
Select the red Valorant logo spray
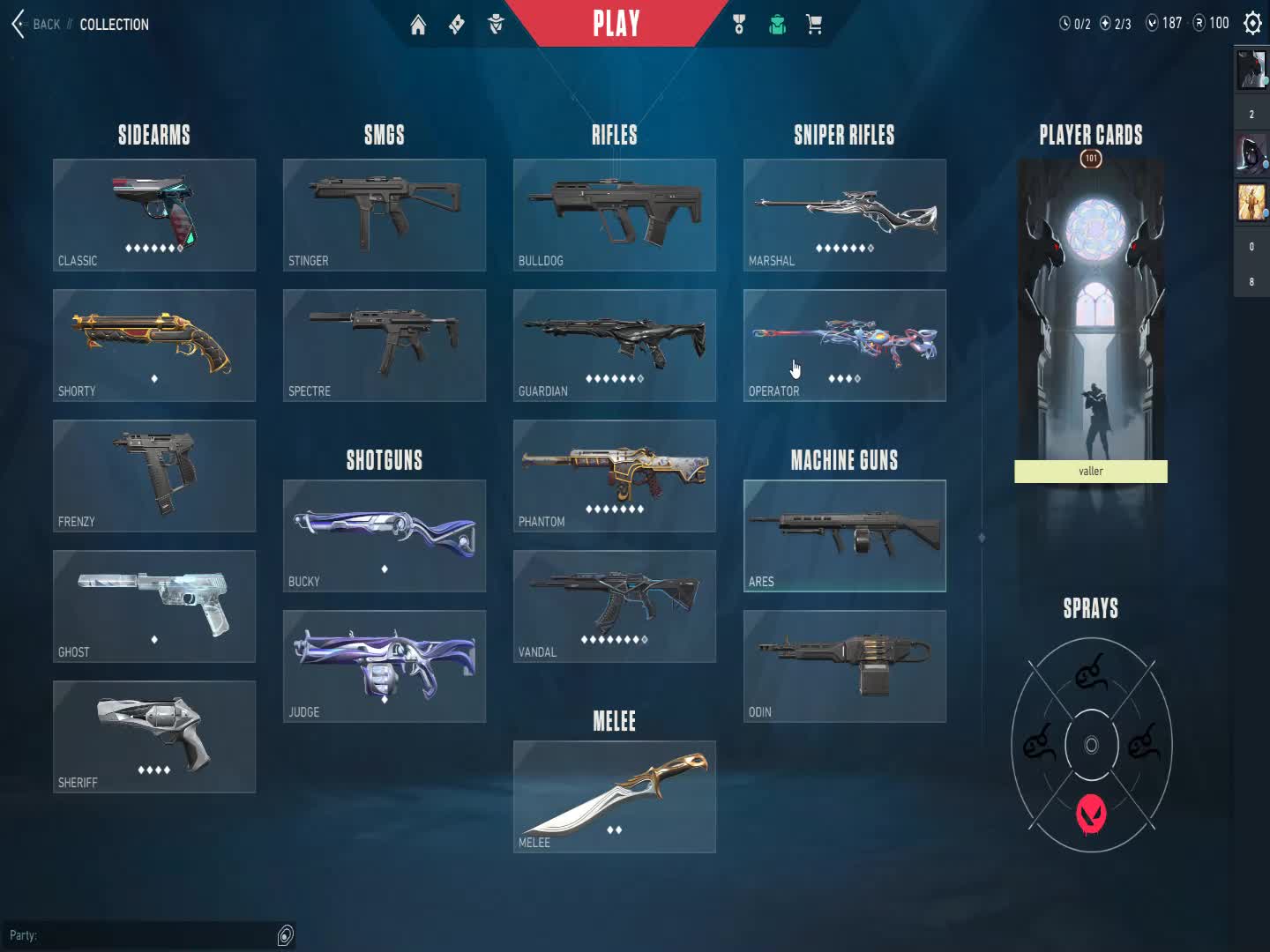click(1091, 813)
